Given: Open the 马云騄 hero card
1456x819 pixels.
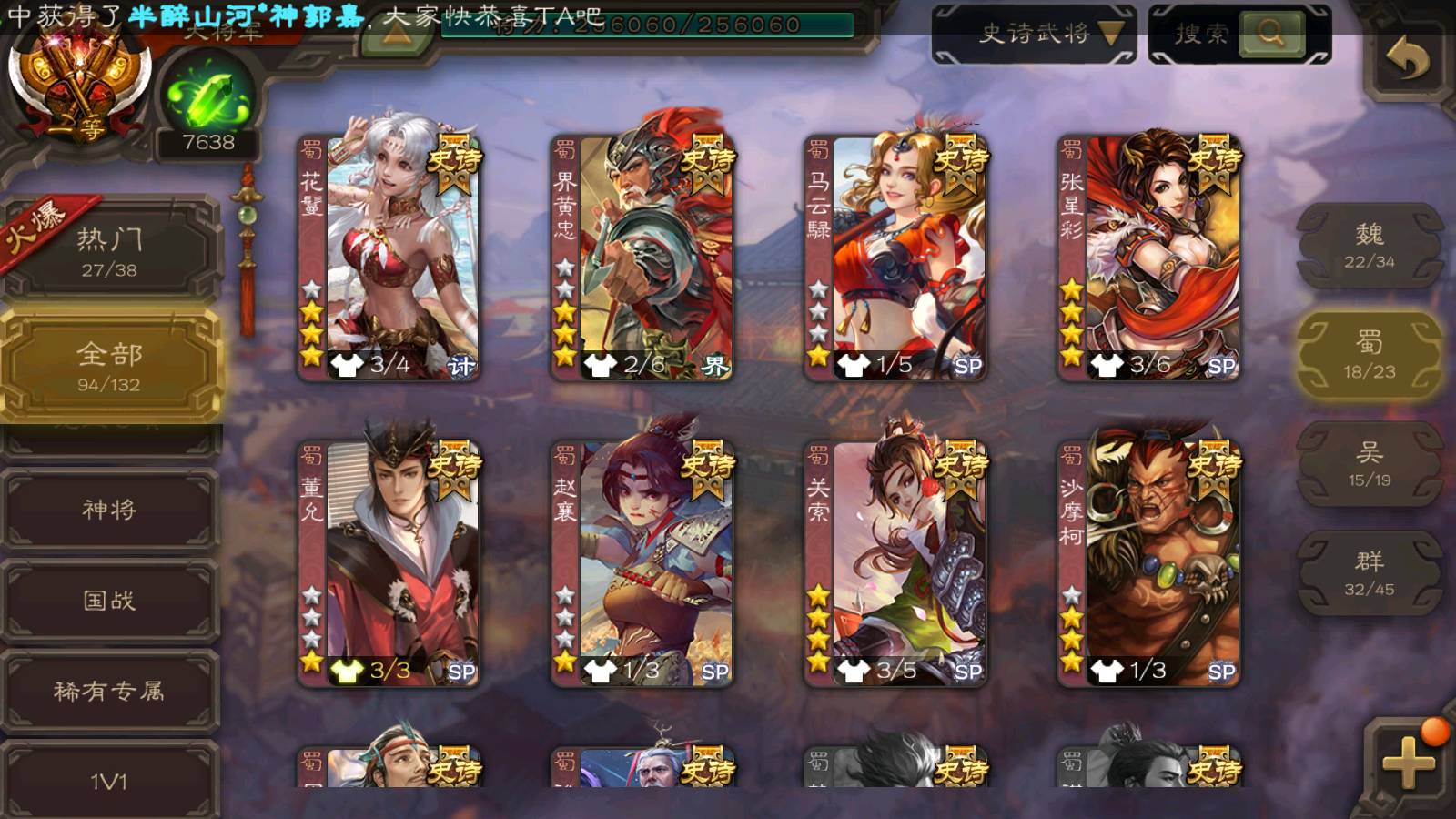Looking at the screenshot, I should (895, 257).
